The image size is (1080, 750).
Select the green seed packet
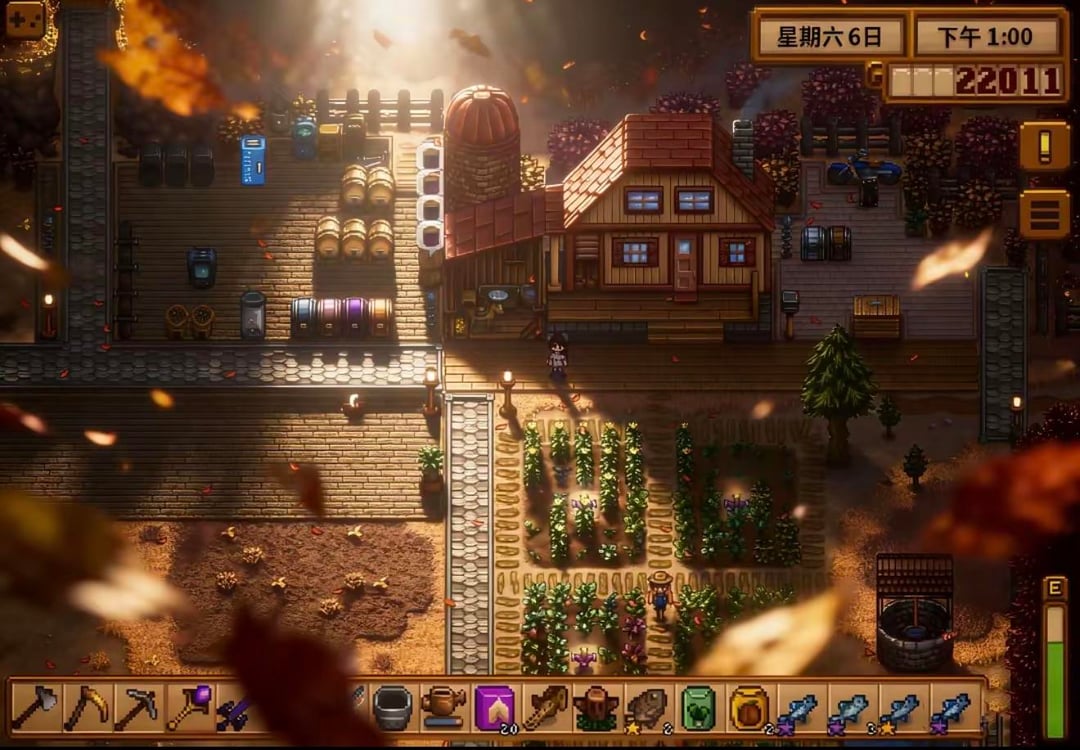tap(698, 707)
